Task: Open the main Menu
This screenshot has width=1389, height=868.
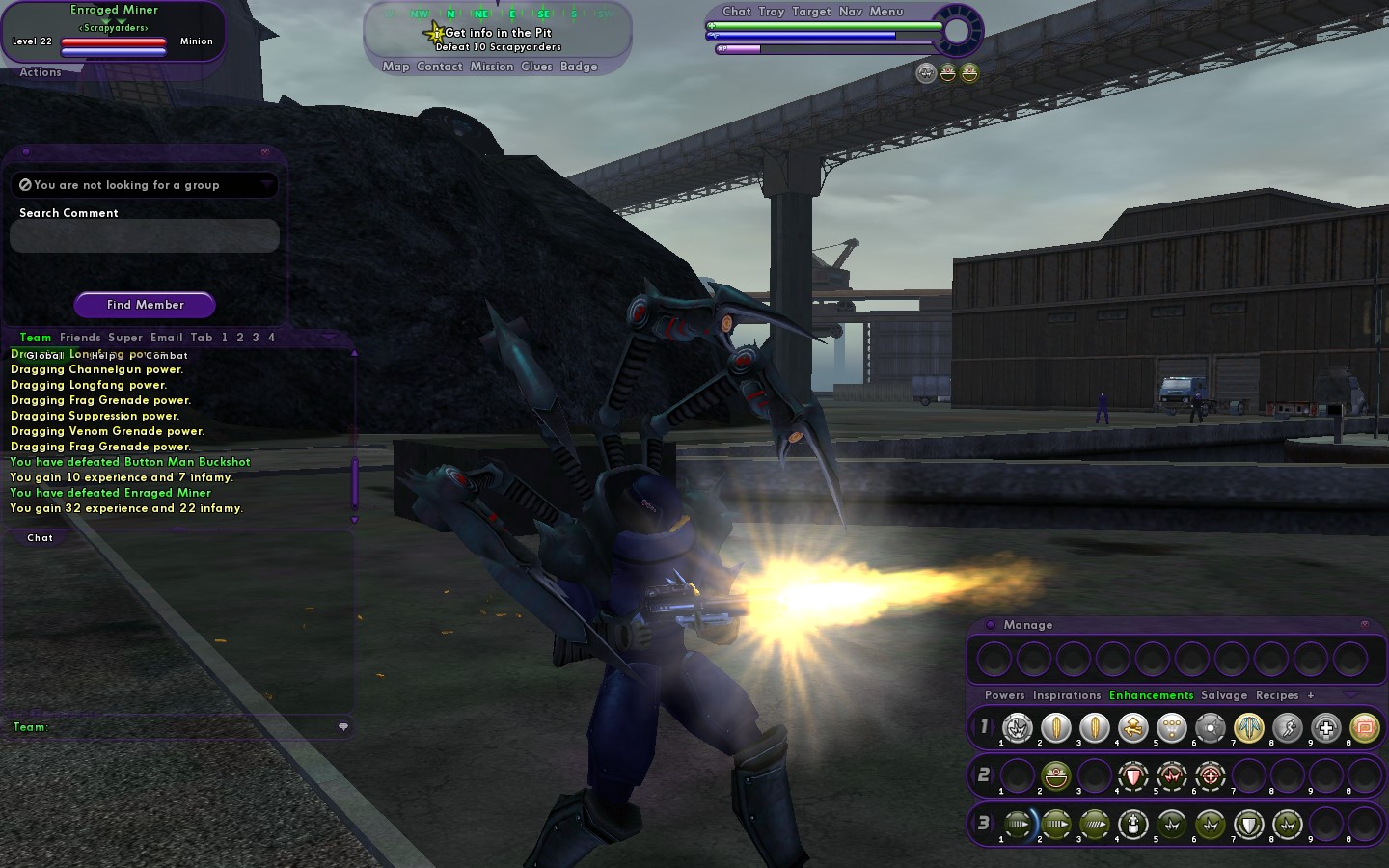Action: [886, 12]
